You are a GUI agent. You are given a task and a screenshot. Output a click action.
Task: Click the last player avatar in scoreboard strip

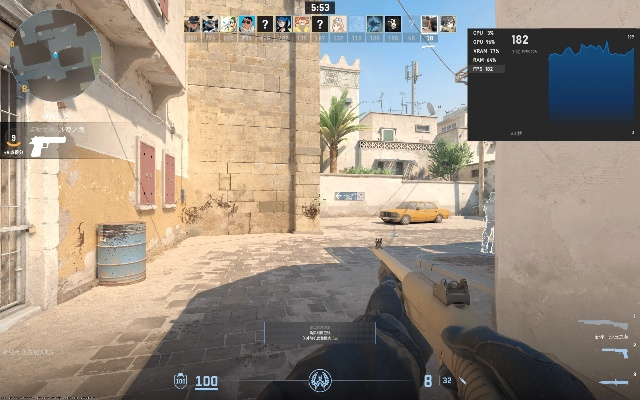pos(448,24)
